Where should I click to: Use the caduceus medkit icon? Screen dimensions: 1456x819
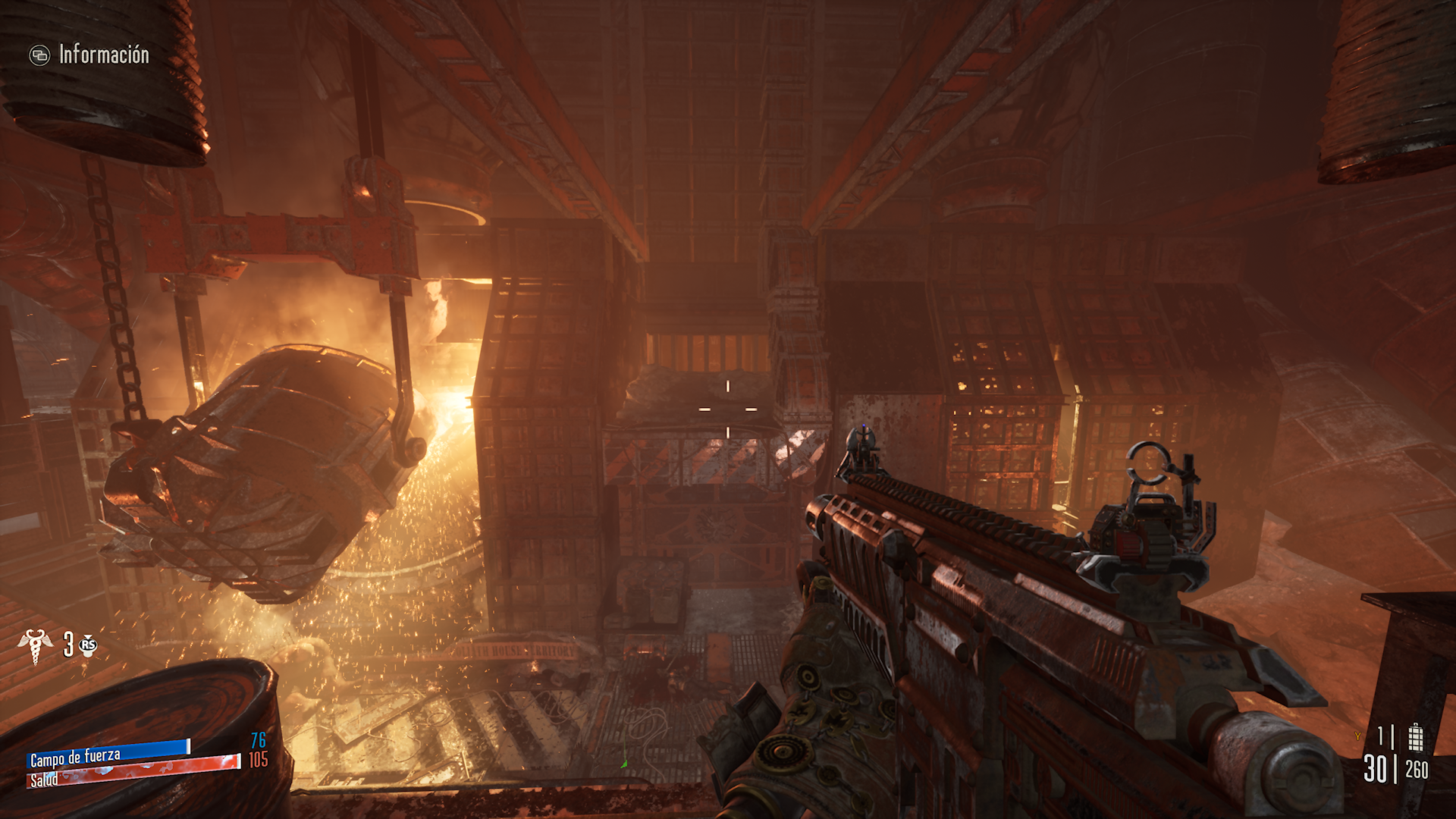coord(35,645)
